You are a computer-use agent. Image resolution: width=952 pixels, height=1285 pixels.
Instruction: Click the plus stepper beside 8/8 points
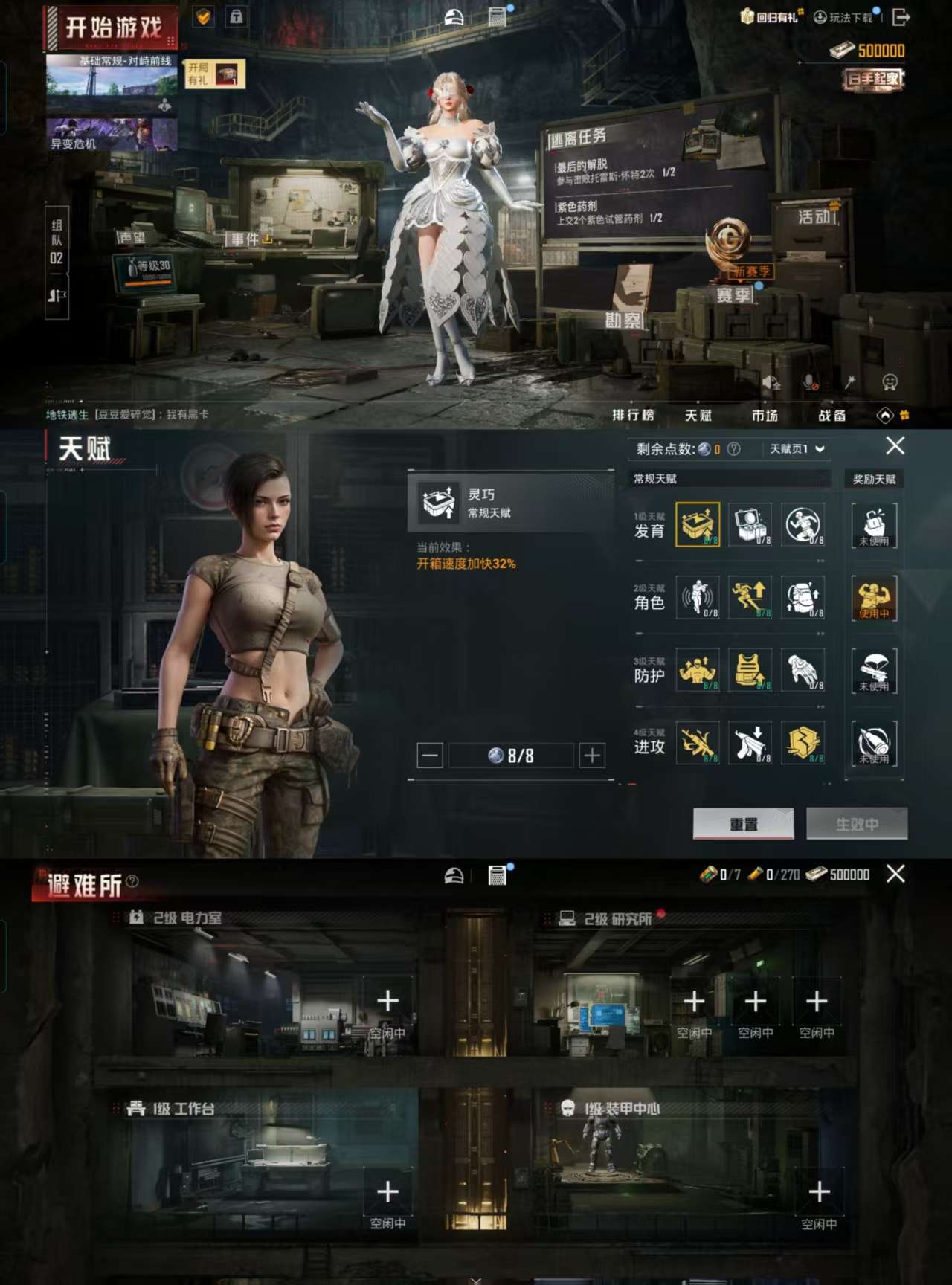[x=592, y=755]
